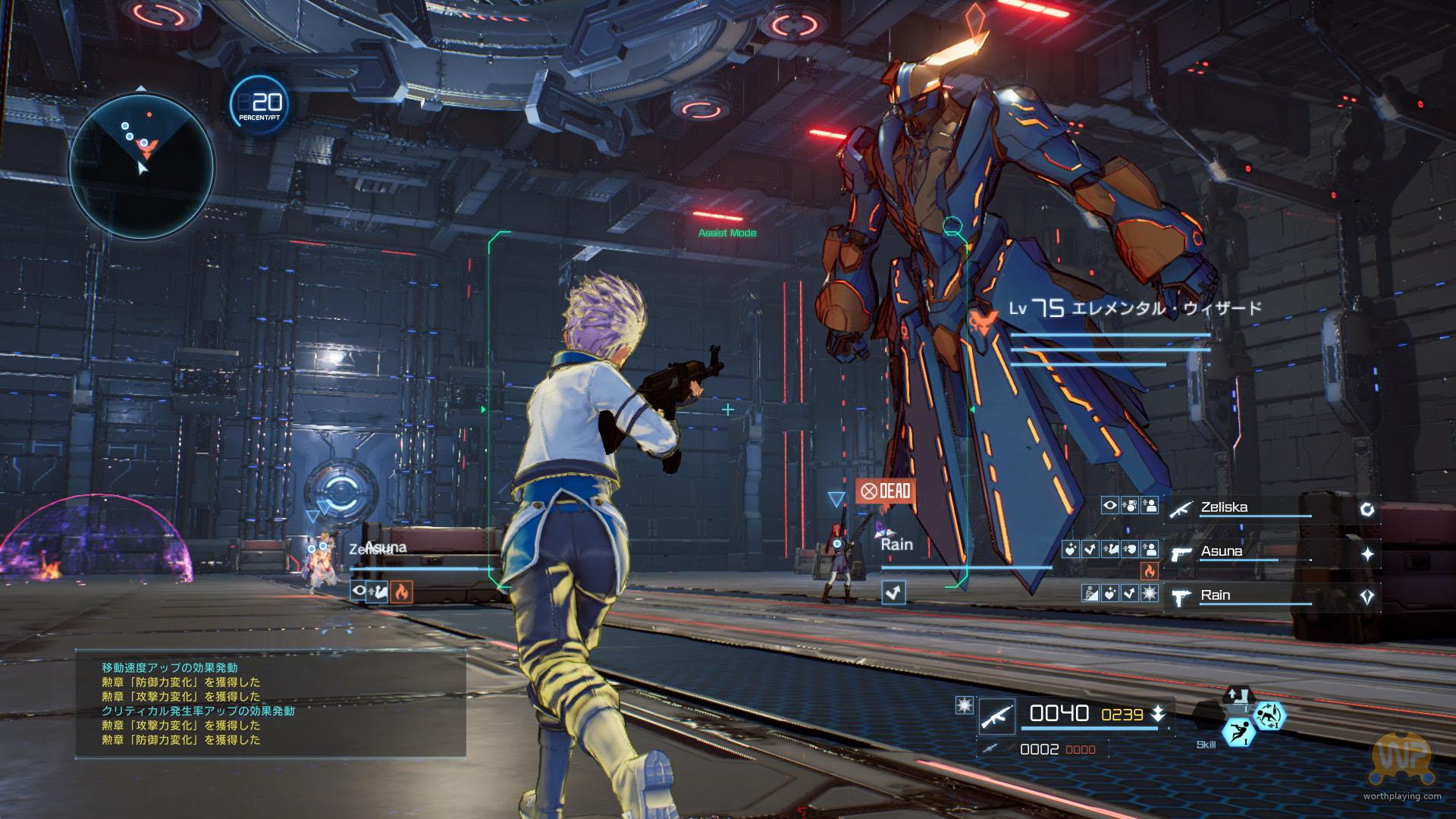This screenshot has width=1456, height=819.
Task: Activate the crawling revive skill hexagon
Action: [x=1268, y=715]
